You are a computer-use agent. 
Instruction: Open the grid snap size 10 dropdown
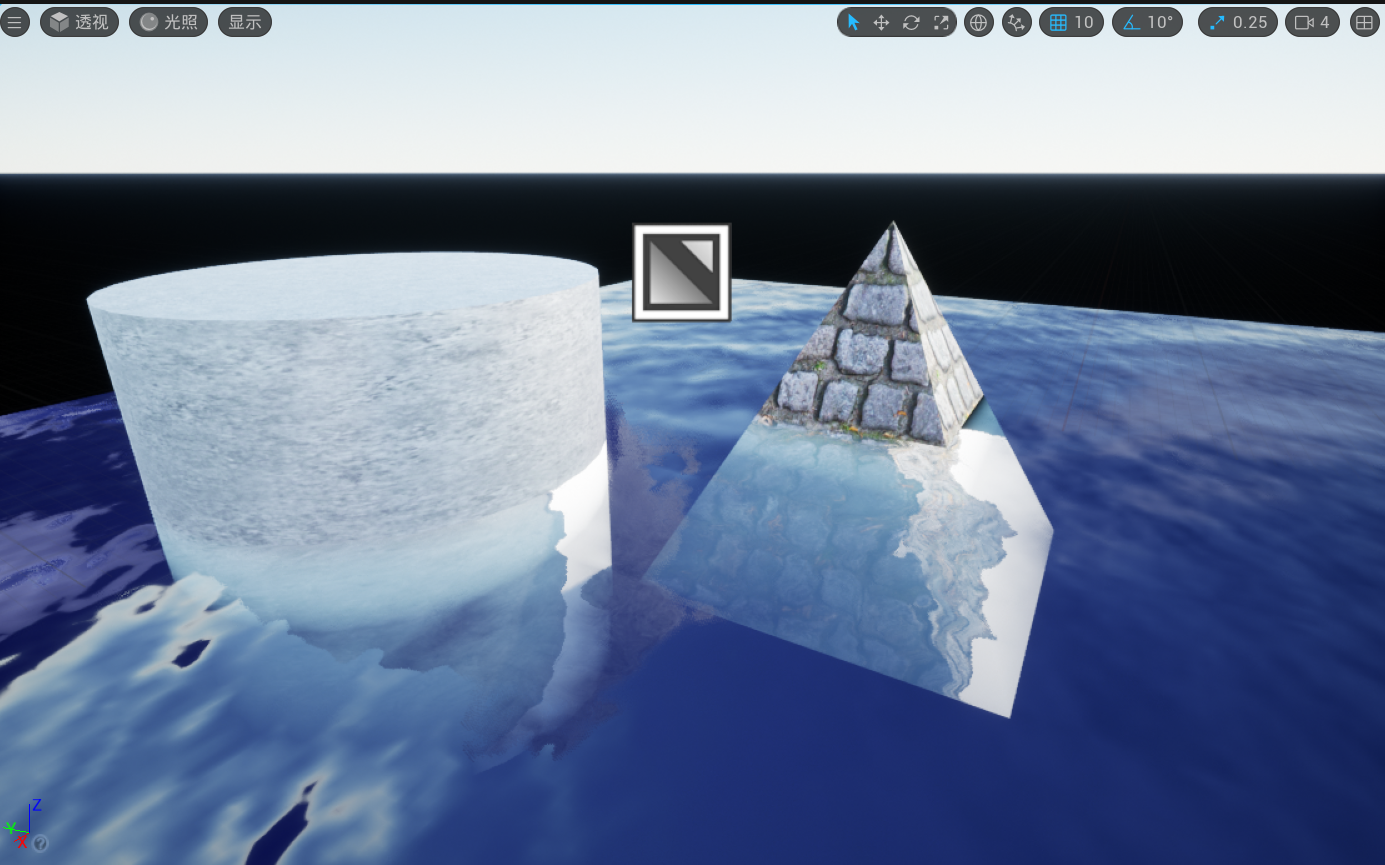1084,22
